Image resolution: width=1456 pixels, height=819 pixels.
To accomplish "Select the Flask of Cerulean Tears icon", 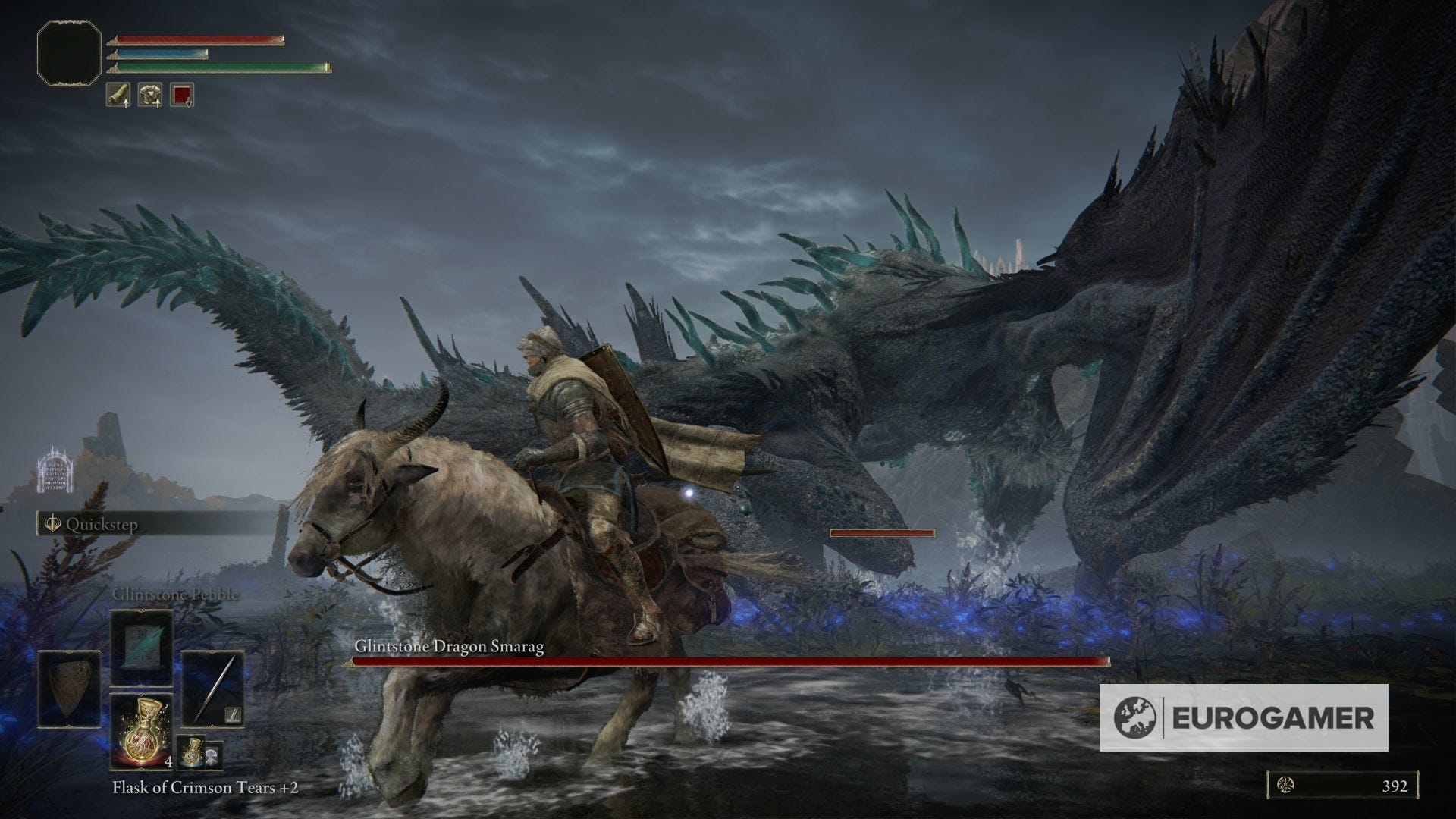I will tap(191, 752).
